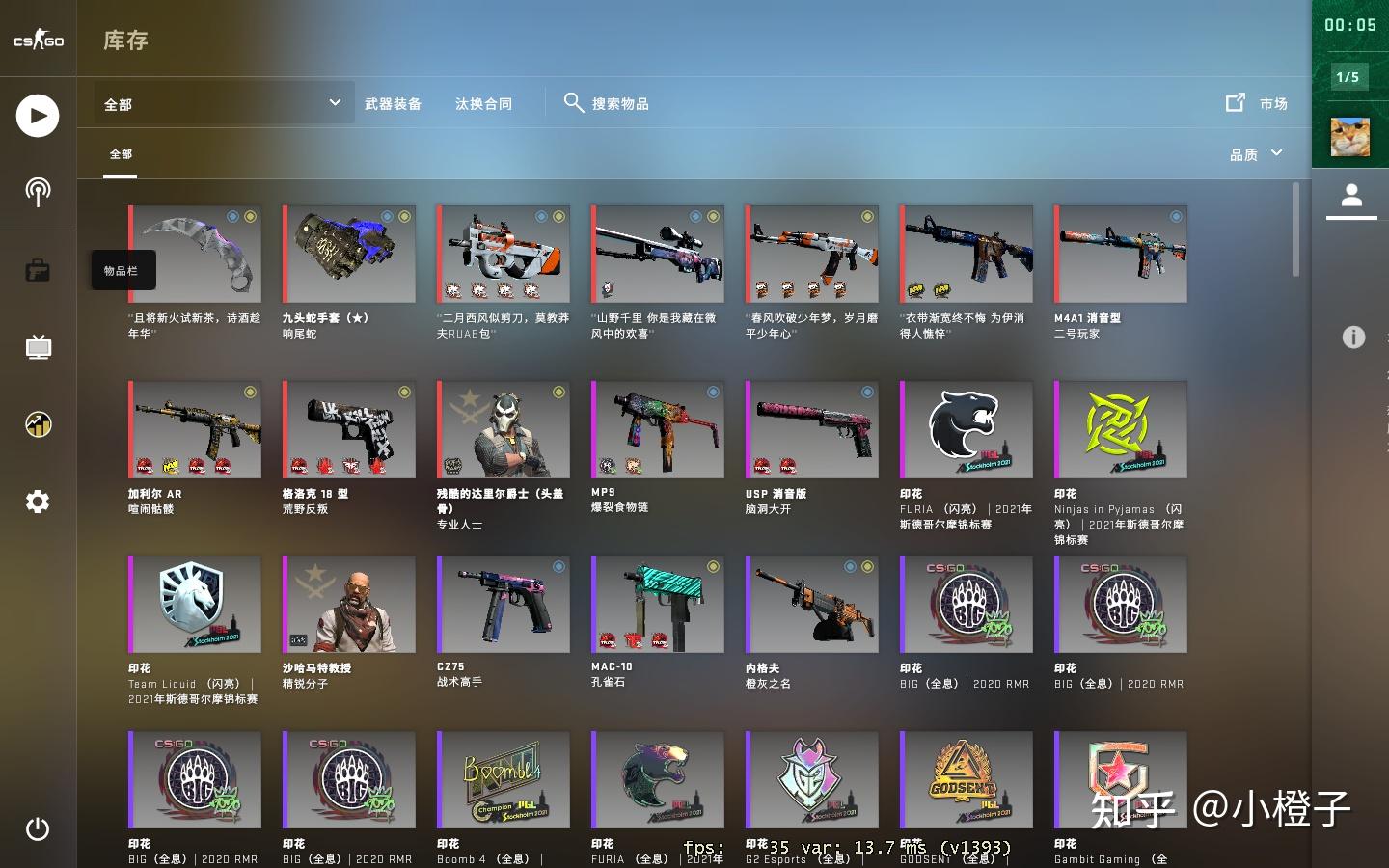
Task: Open the broadcast antenna icon in sidebar
Action: [x=38, y=192]
